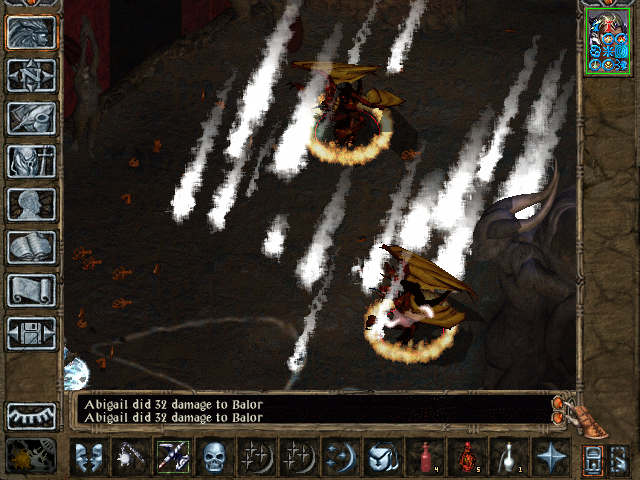Image resolution: width=640 pixels, height=480 pixels.
Task: Choose the skull ability icon
Action: pyautogui.click(x=214, y=456)
